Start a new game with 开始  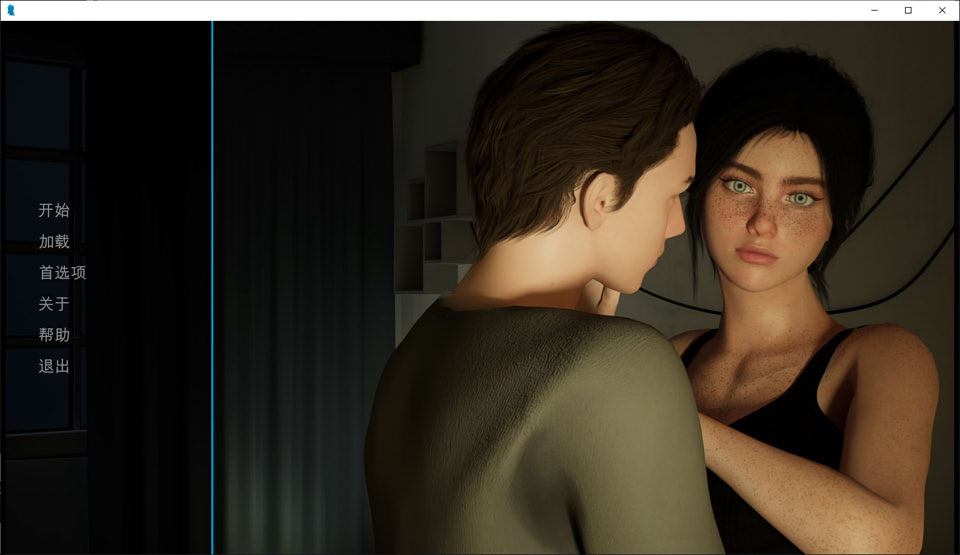pos(54,210)
